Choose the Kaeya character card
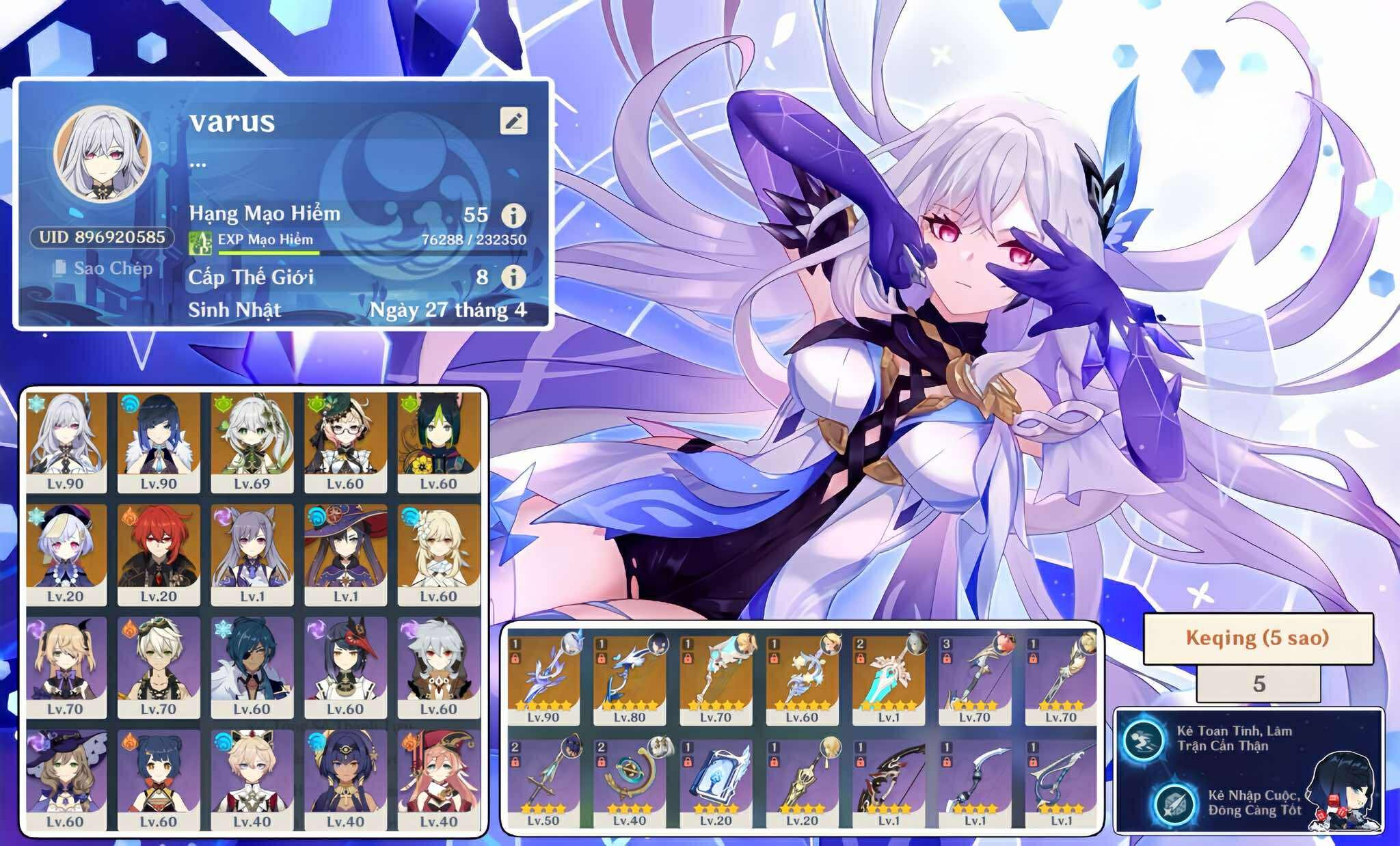Viewport: 1400px width, 846px height. (x=252, y=667)
